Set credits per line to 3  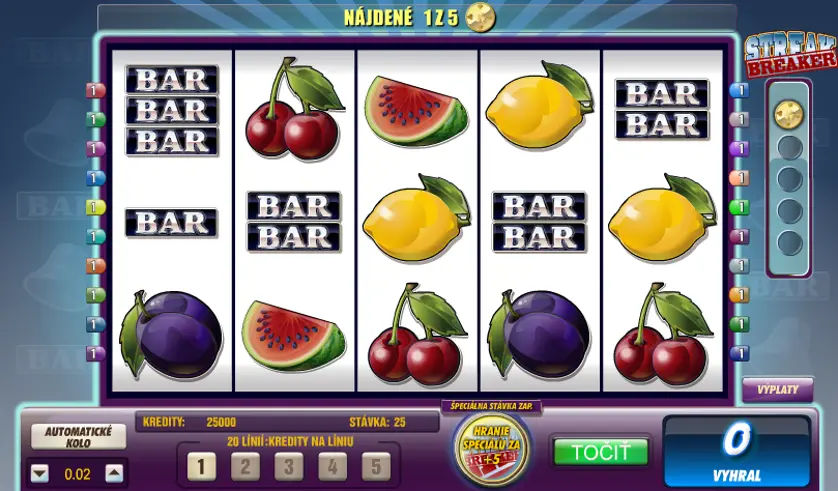(x=288, y=466)
